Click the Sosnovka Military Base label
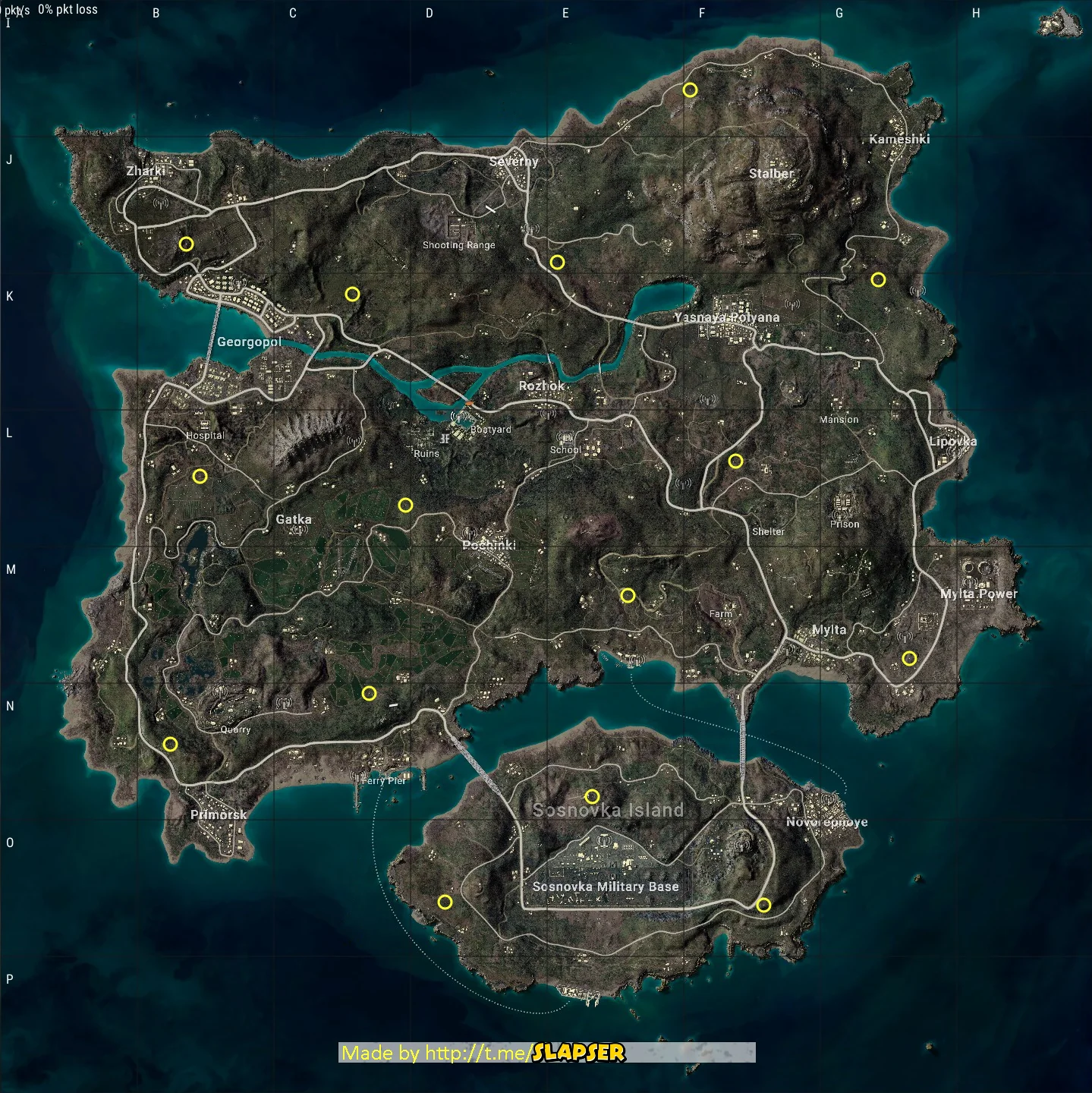1092x1093 pixels. coord(607,886)
